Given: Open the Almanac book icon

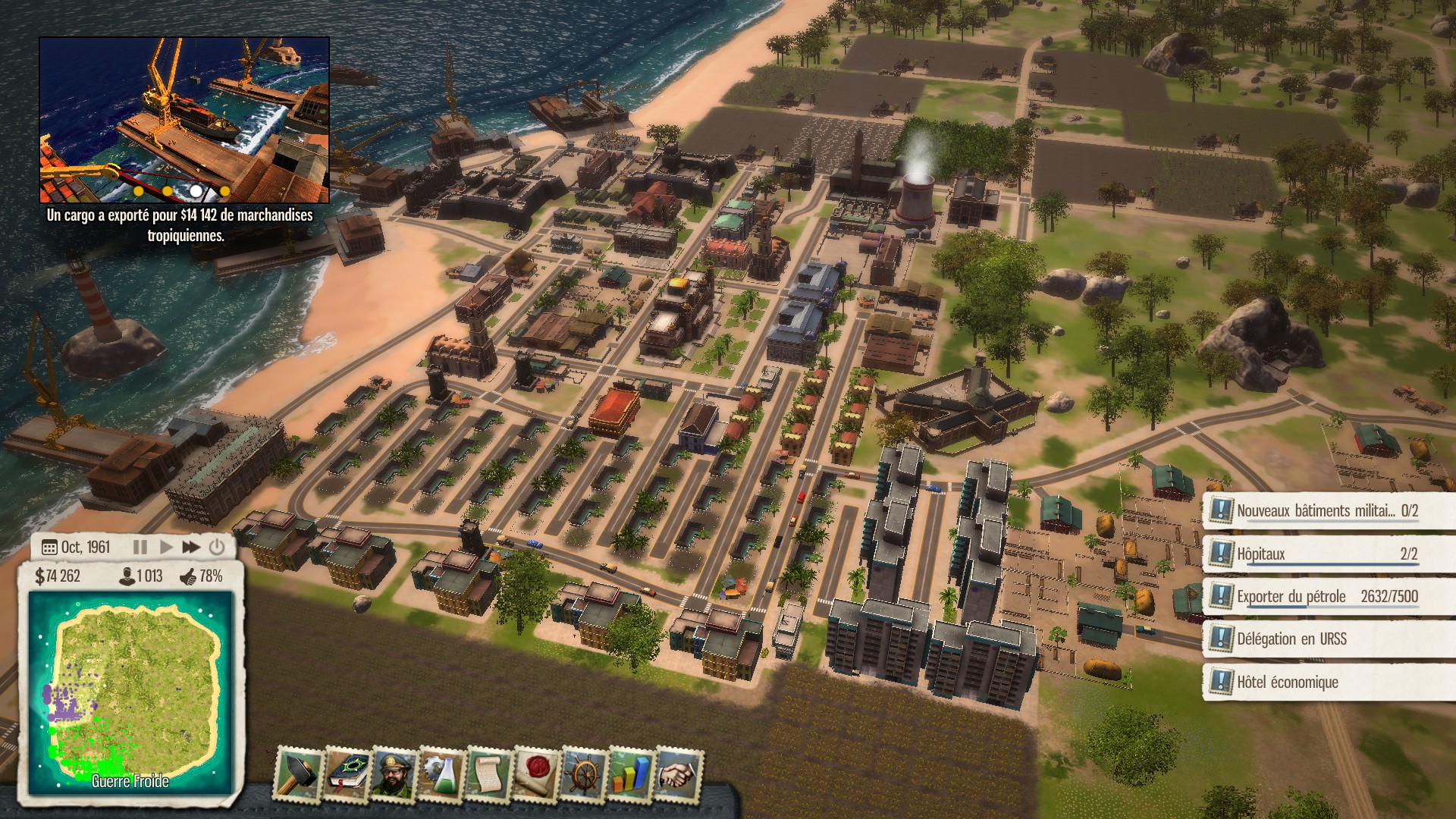Looking at the screenshot, I should click(x=346, y=773).
